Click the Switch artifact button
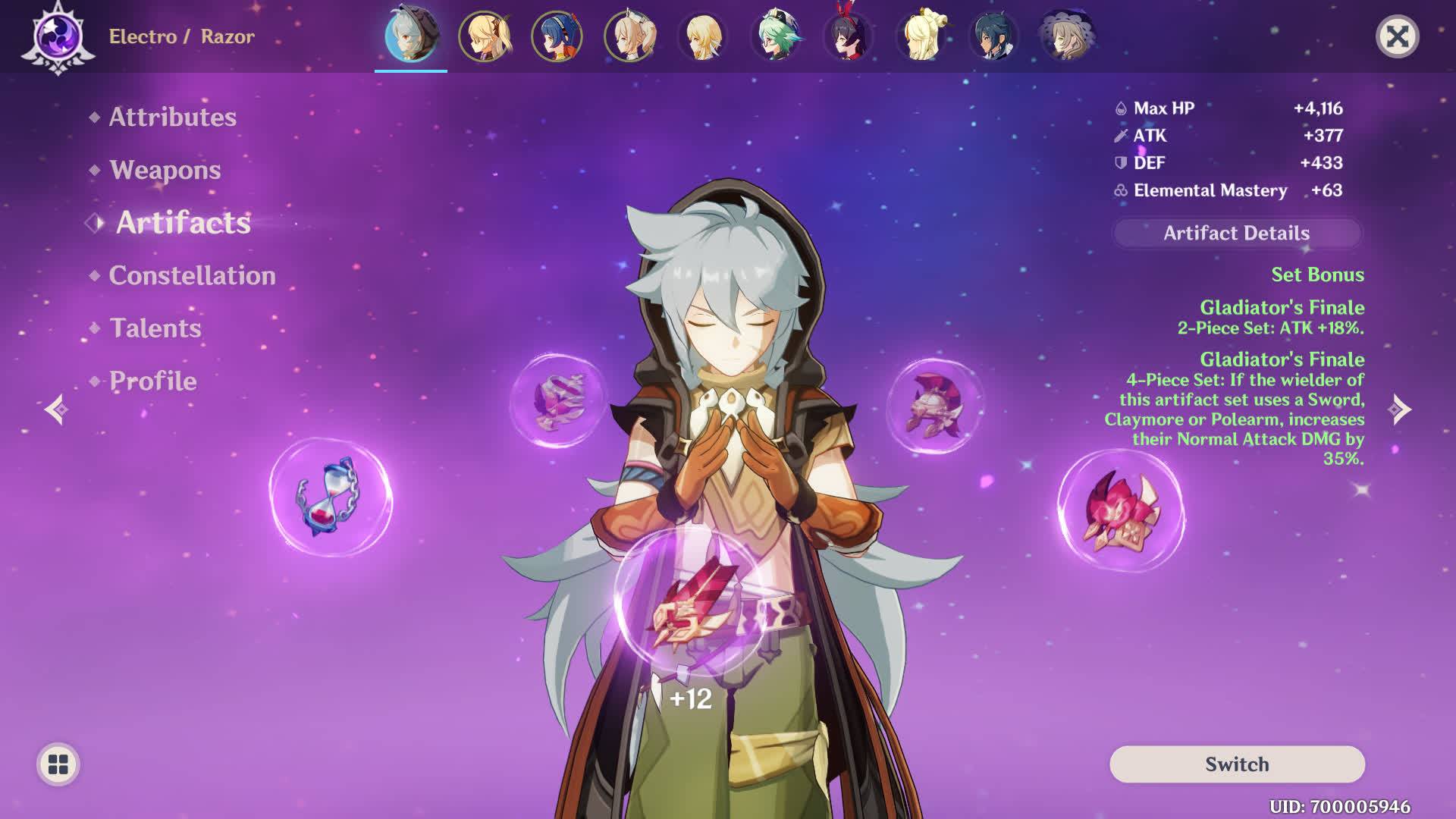Image resolution: width=1456 pixels, height=819 pixels. (1237, 764)
